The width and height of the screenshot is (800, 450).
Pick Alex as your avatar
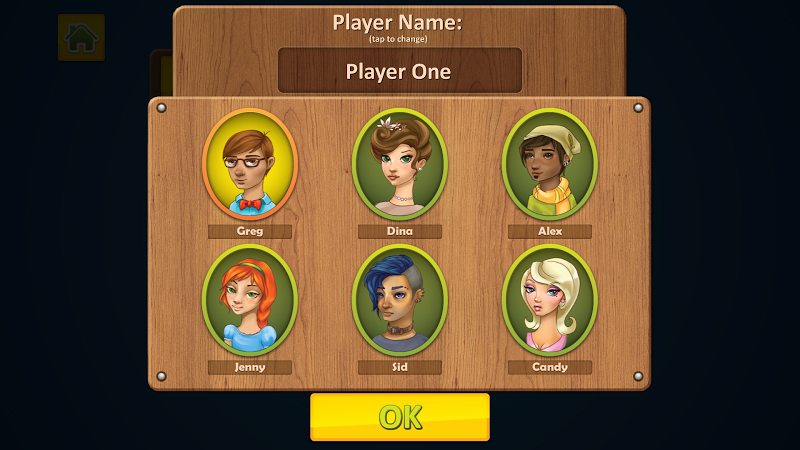pos(549,165)
